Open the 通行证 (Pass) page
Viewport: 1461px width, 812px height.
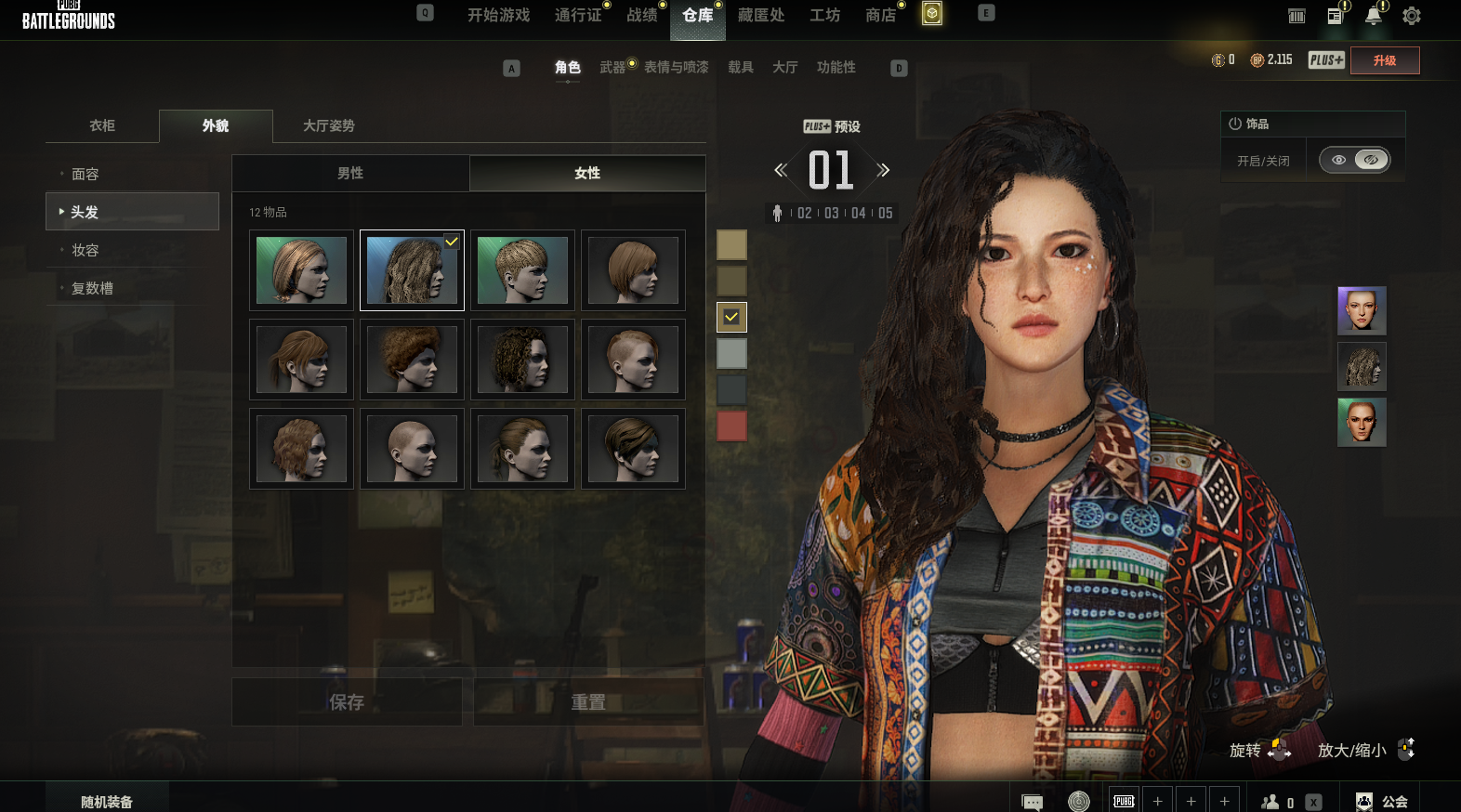pos(578,16)
